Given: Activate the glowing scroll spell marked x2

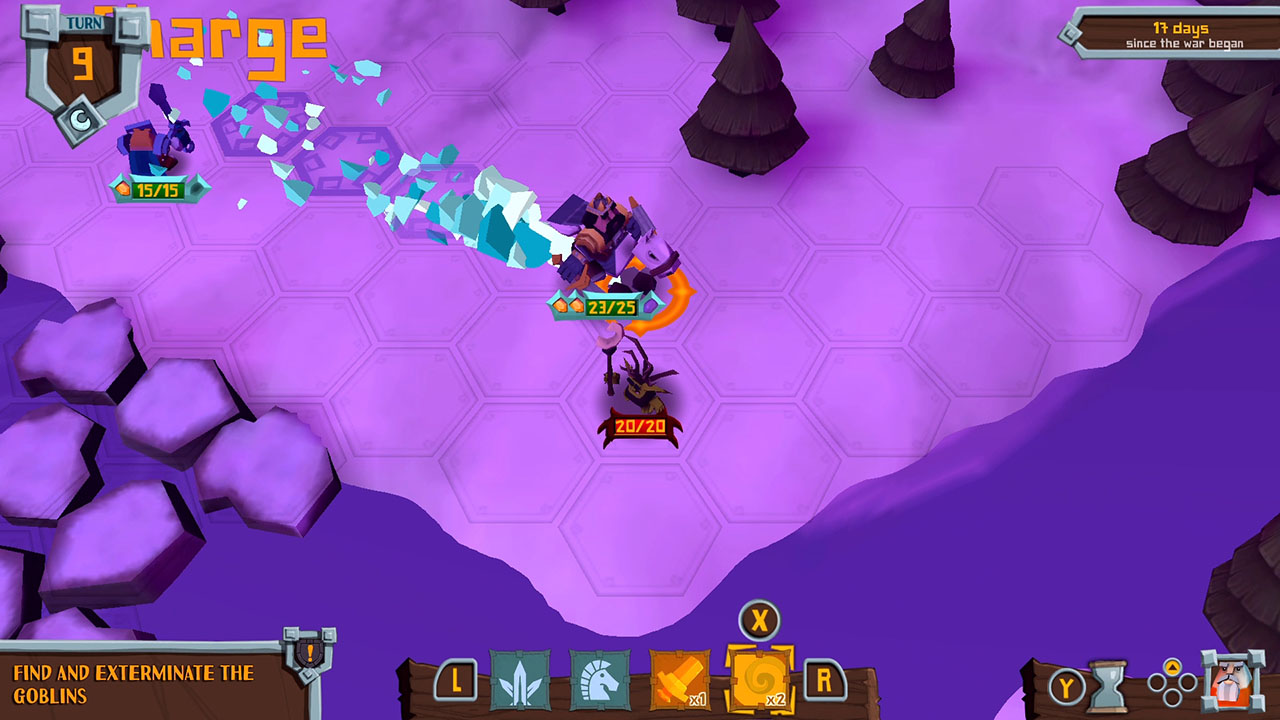Looking at the screenshot, I should [x=762, y=675].
